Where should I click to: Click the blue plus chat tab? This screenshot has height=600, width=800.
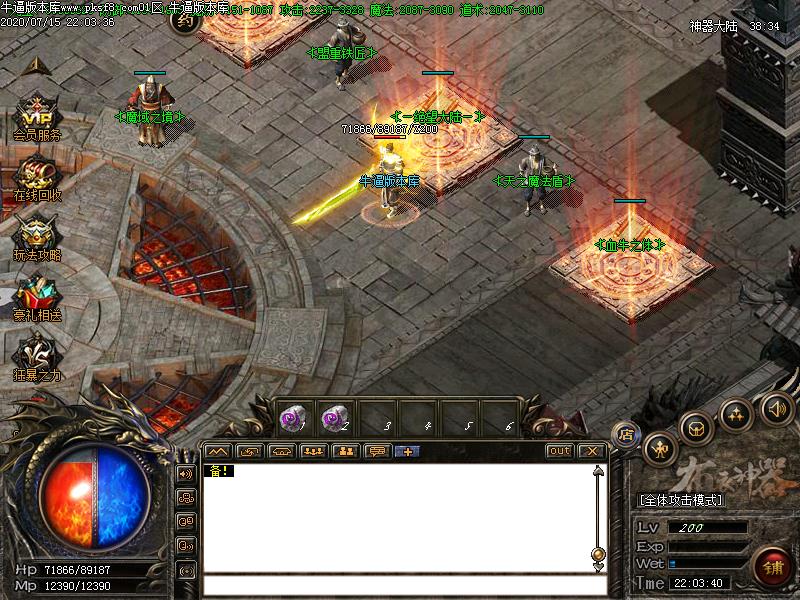[x=407, y=451]
